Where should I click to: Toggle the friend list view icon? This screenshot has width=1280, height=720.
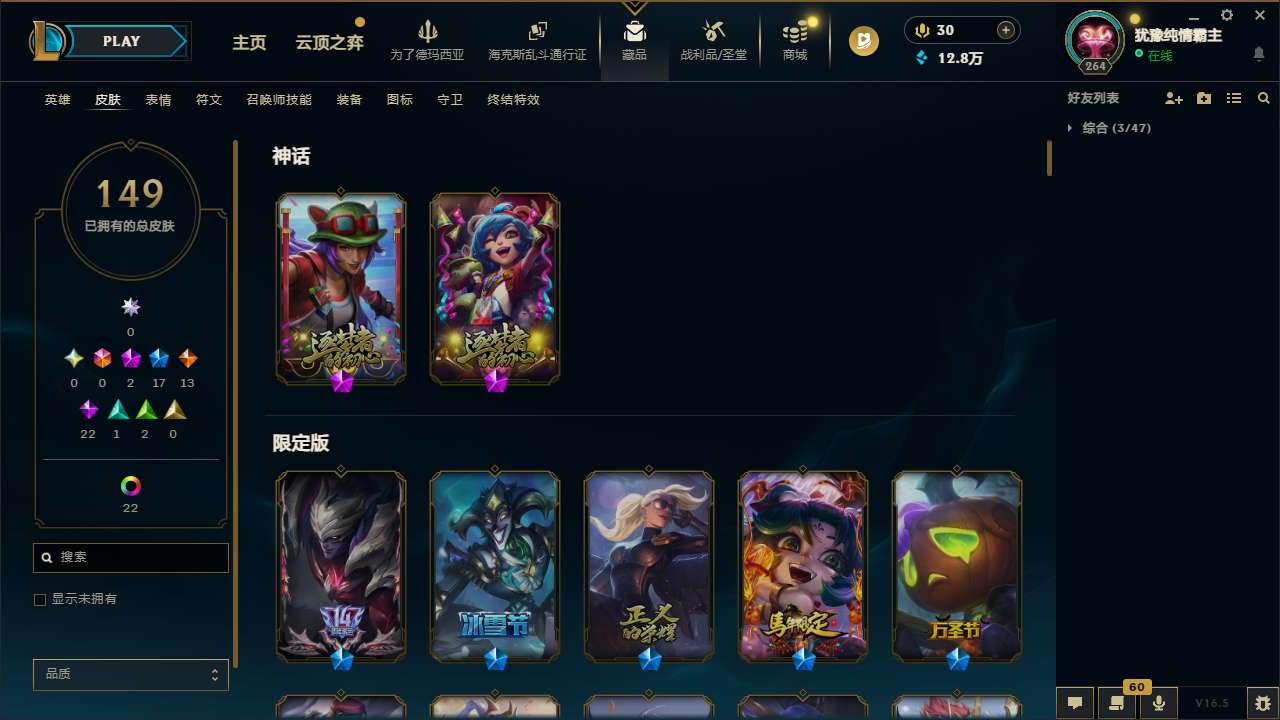pos(1234,97)
